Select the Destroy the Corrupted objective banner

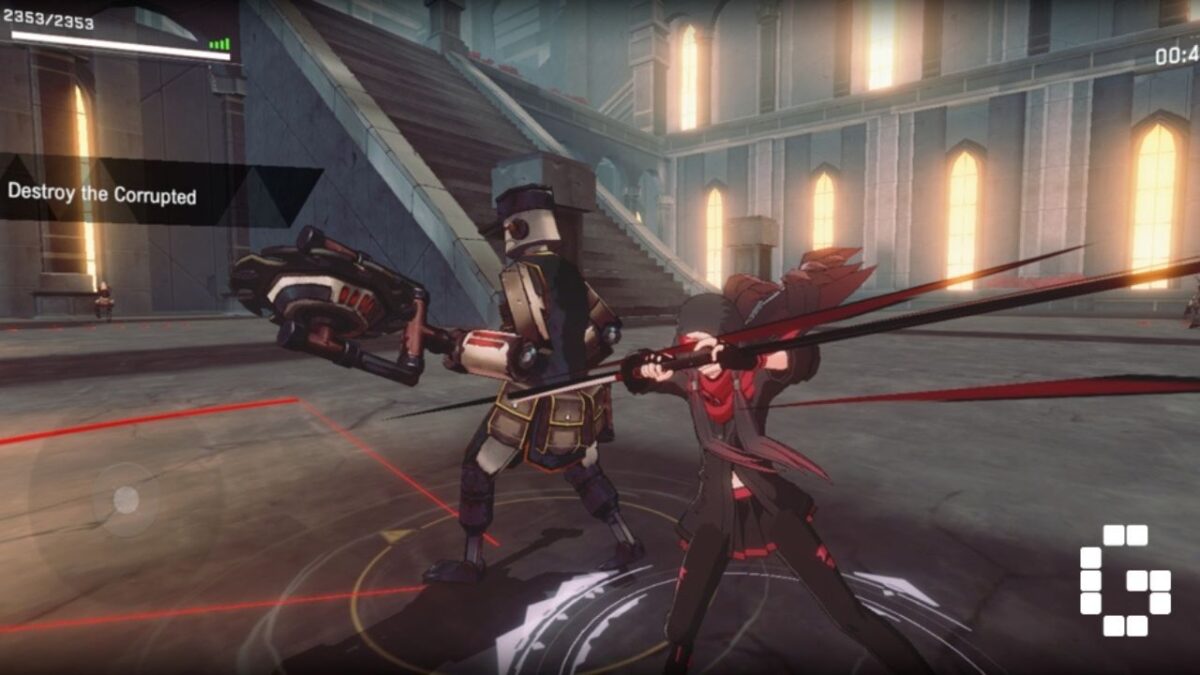click(x=103, y=194)
